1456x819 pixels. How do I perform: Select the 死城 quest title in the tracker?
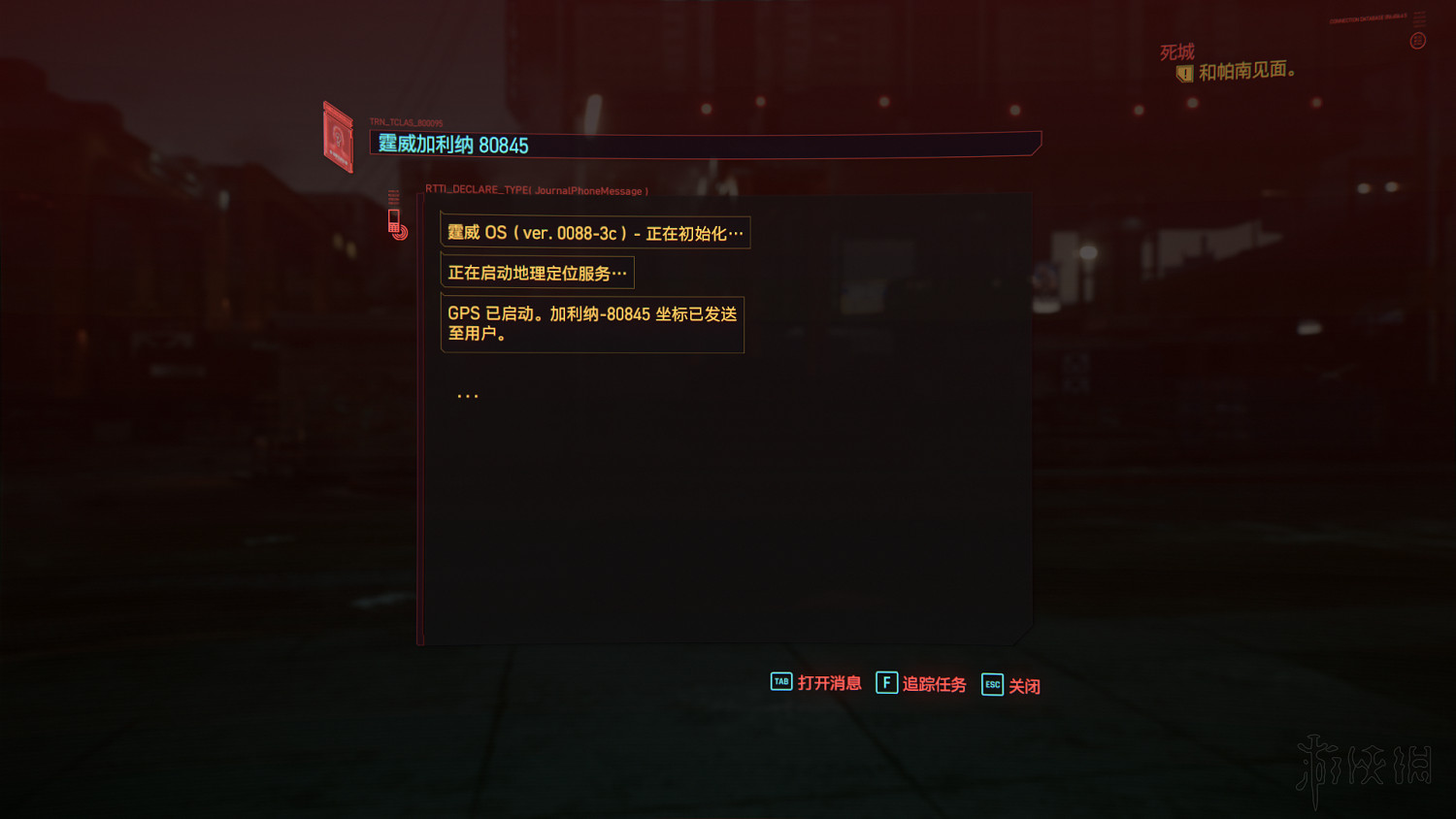(x=1175, y=51)
